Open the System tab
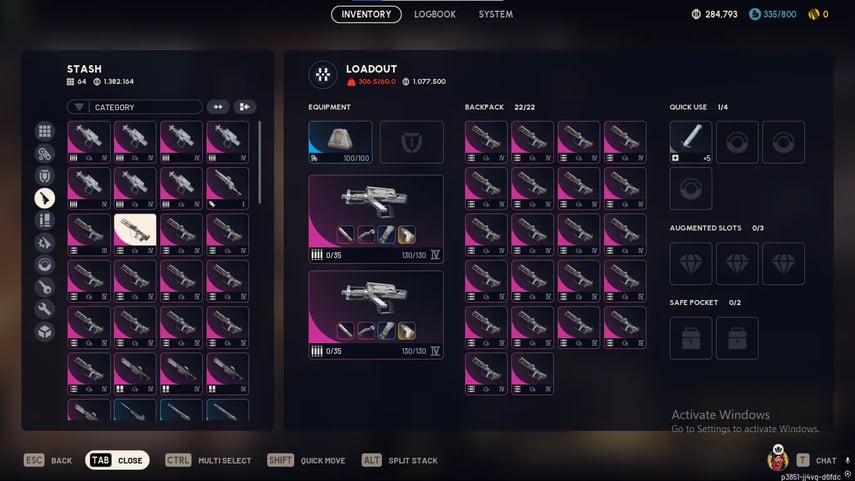The image size is (855, 481). pyautogui.click(x=495, y=14)
